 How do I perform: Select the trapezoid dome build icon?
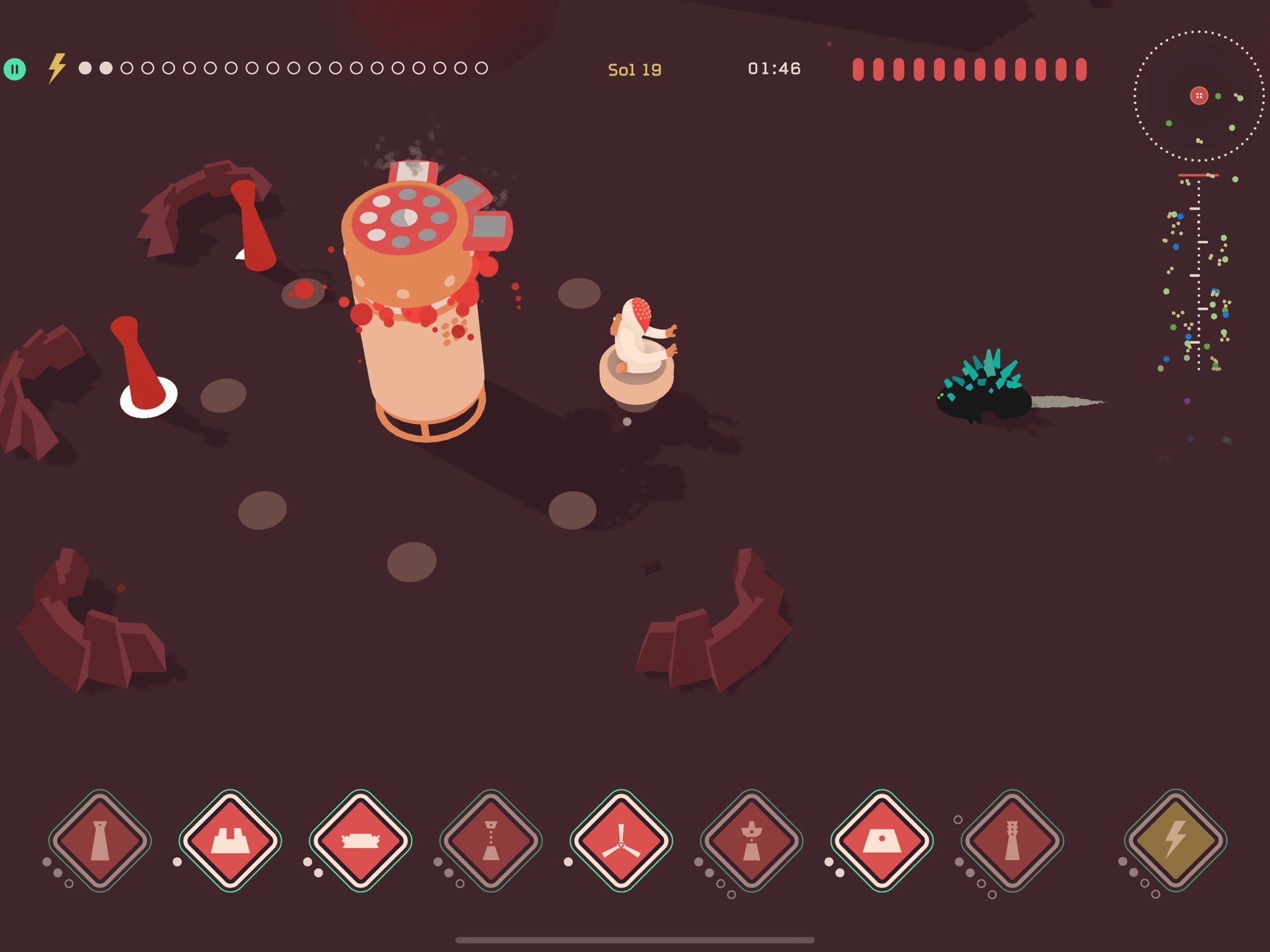click(x=882, y=841)
